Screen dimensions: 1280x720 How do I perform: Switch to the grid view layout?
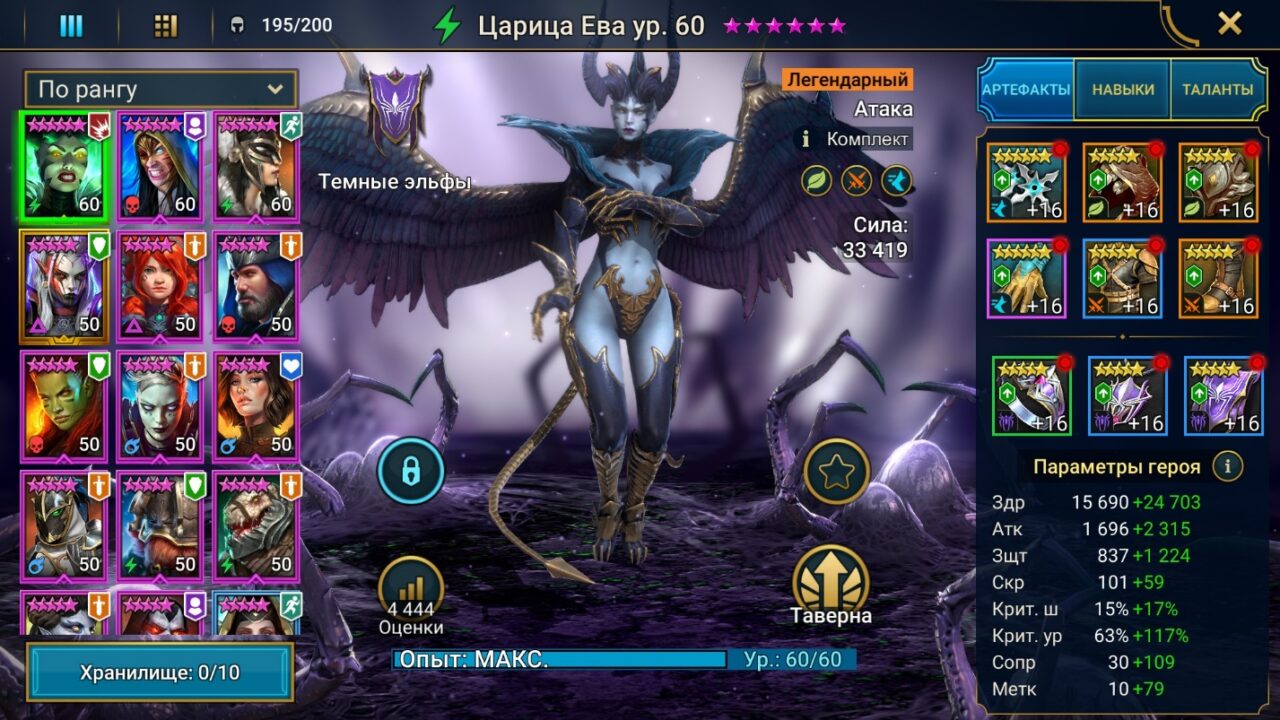[165, 26]
